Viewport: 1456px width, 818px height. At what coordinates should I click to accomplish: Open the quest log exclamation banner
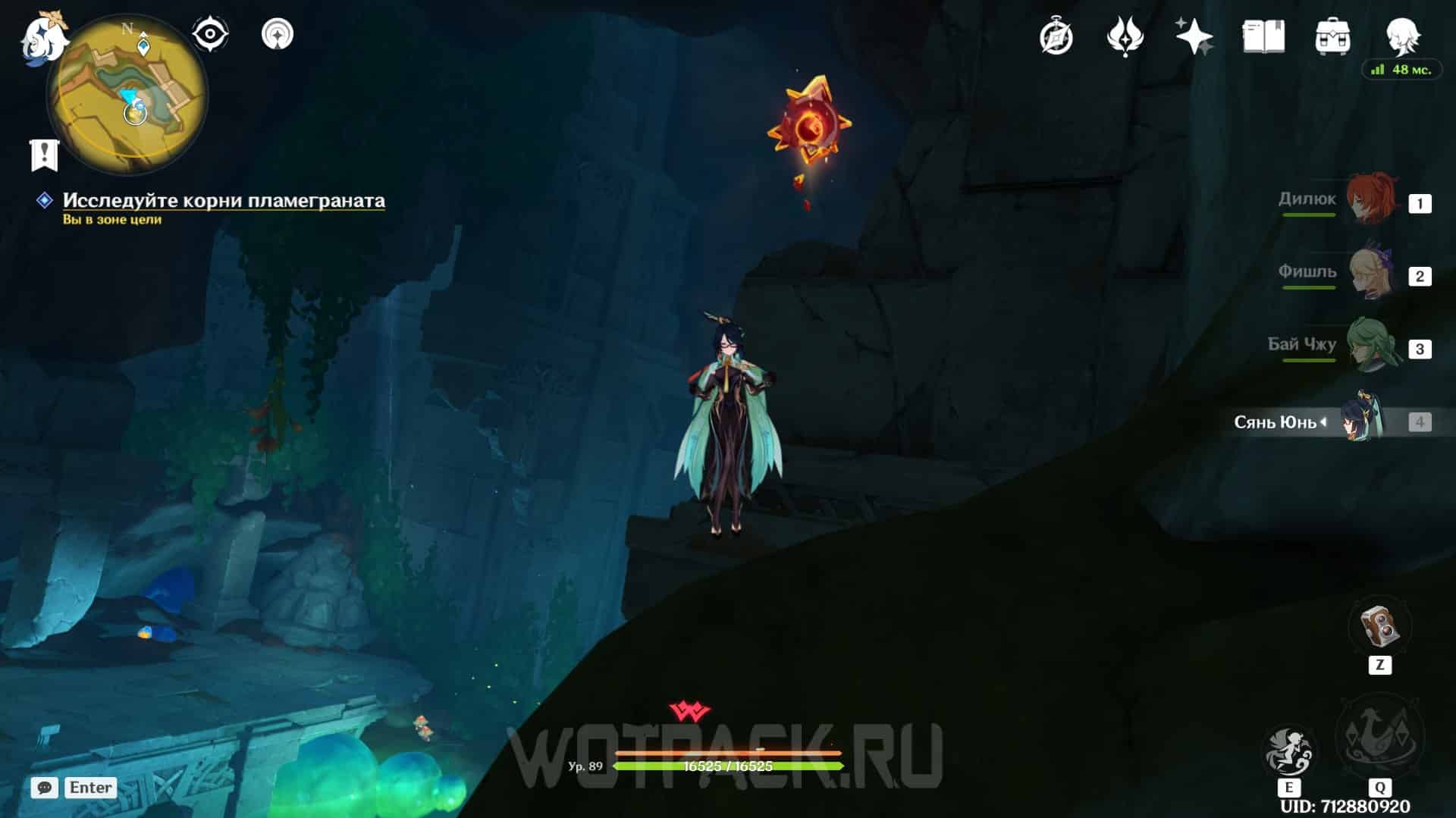tap(45, 155)
